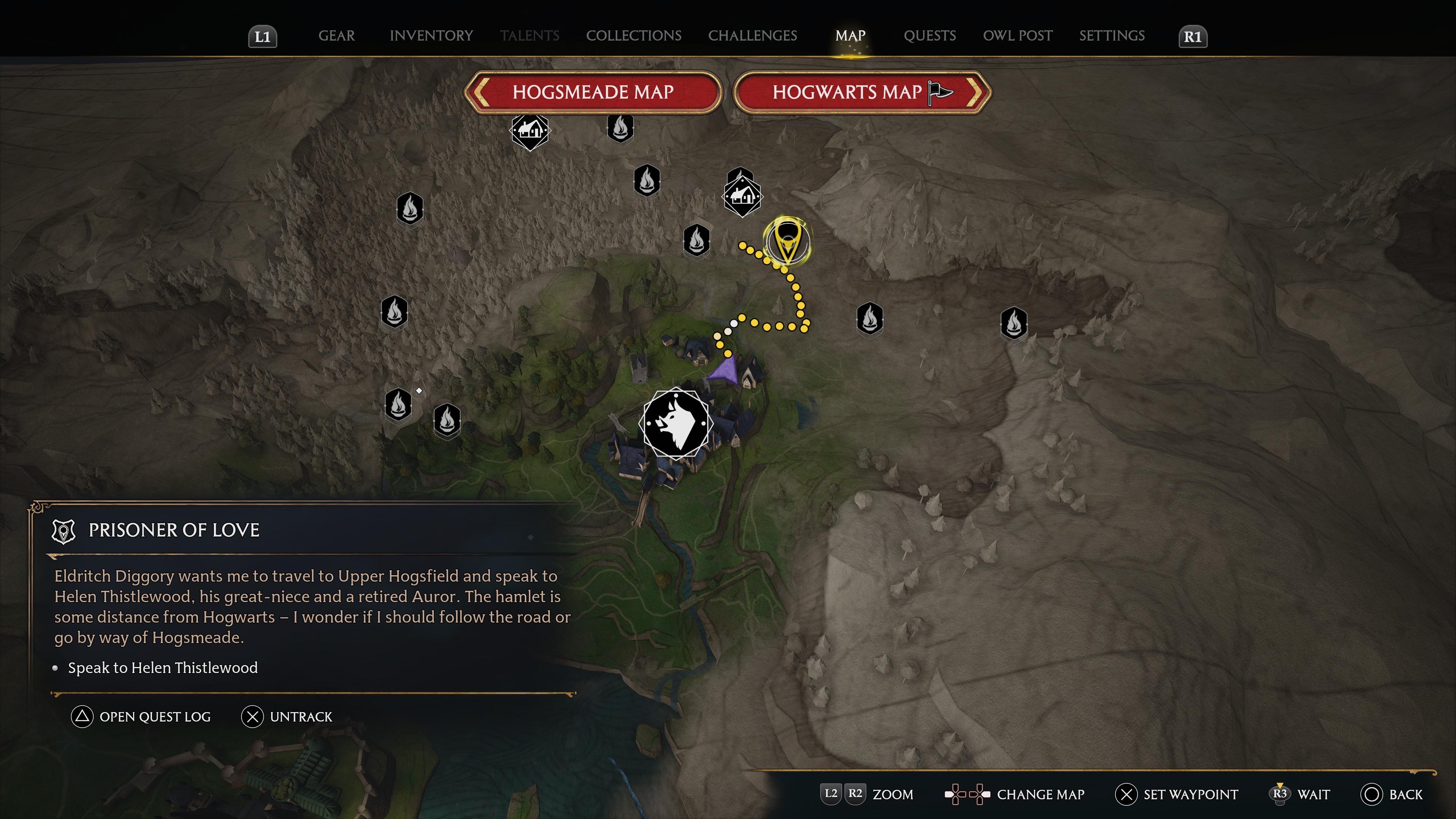Screen dimensions: 1456x819
Task: Click the purple player arrow marker
Action: tap(725, 371)
